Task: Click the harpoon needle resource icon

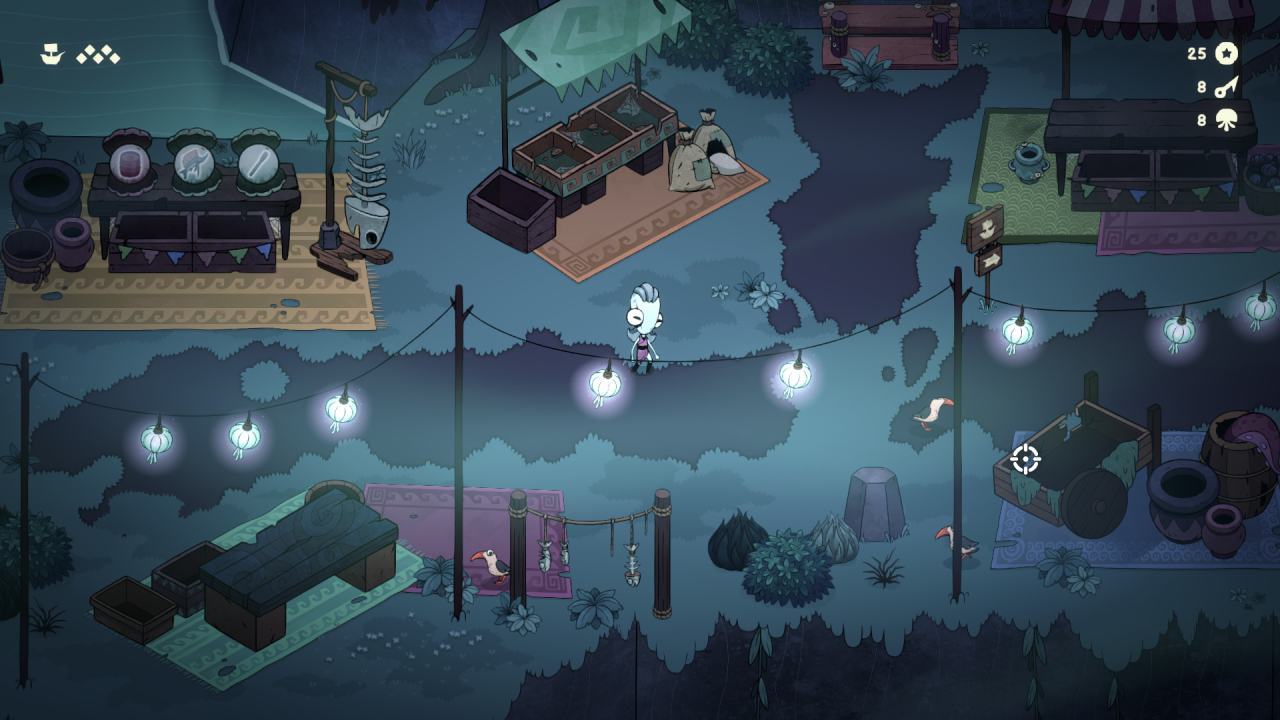Action: click(1227, 87)
